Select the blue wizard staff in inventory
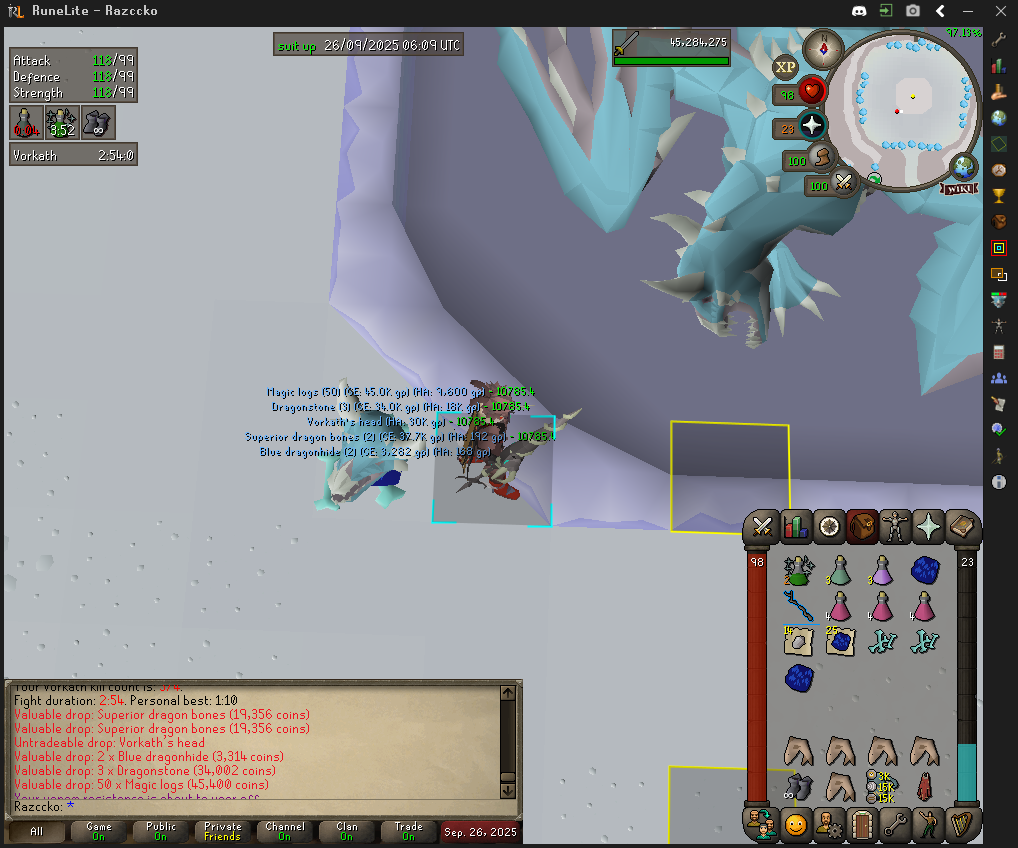The height and width of the screenshot is (848, 1018). [799, 606]
